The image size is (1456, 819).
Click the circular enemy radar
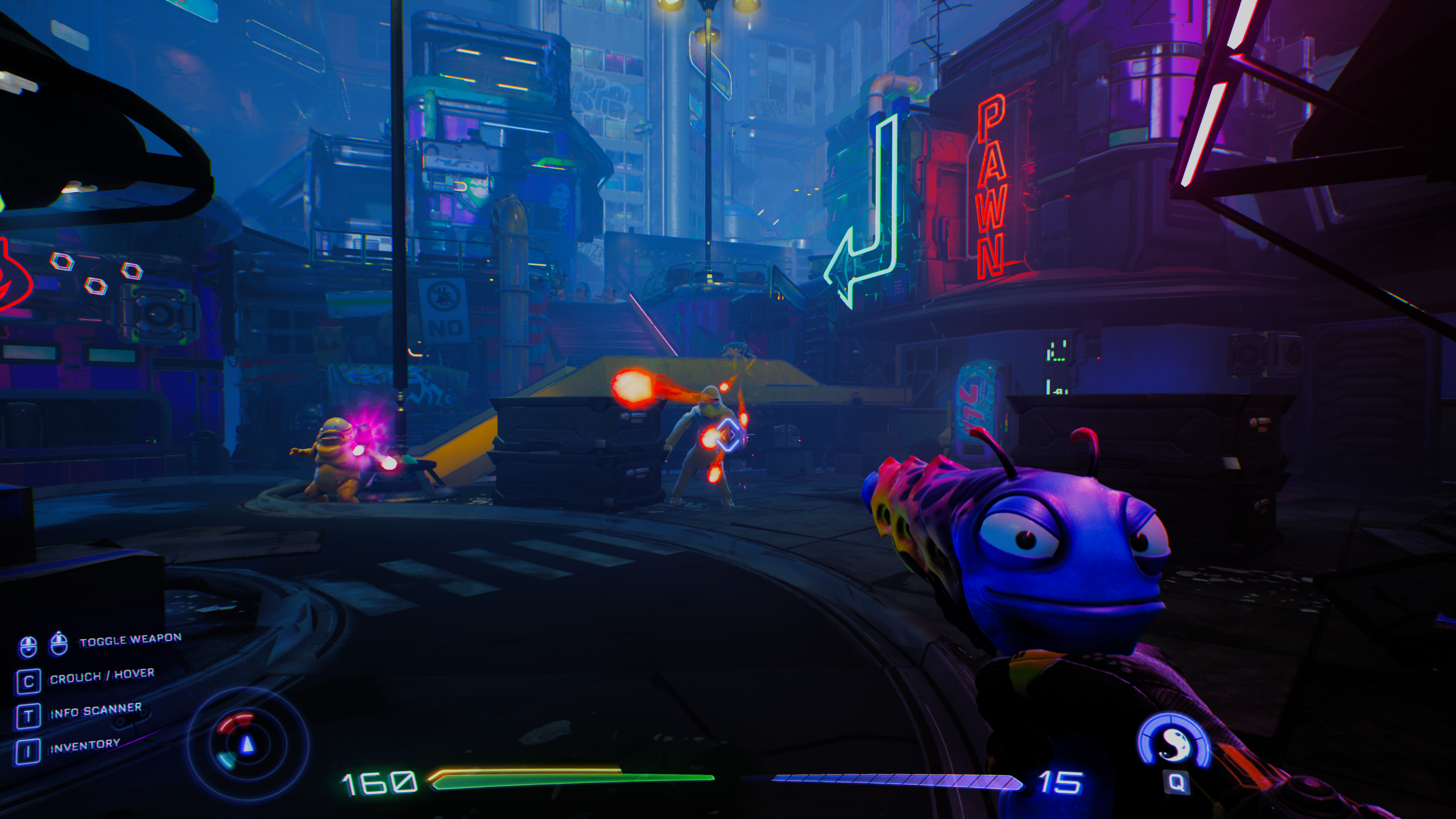[247, 743]
